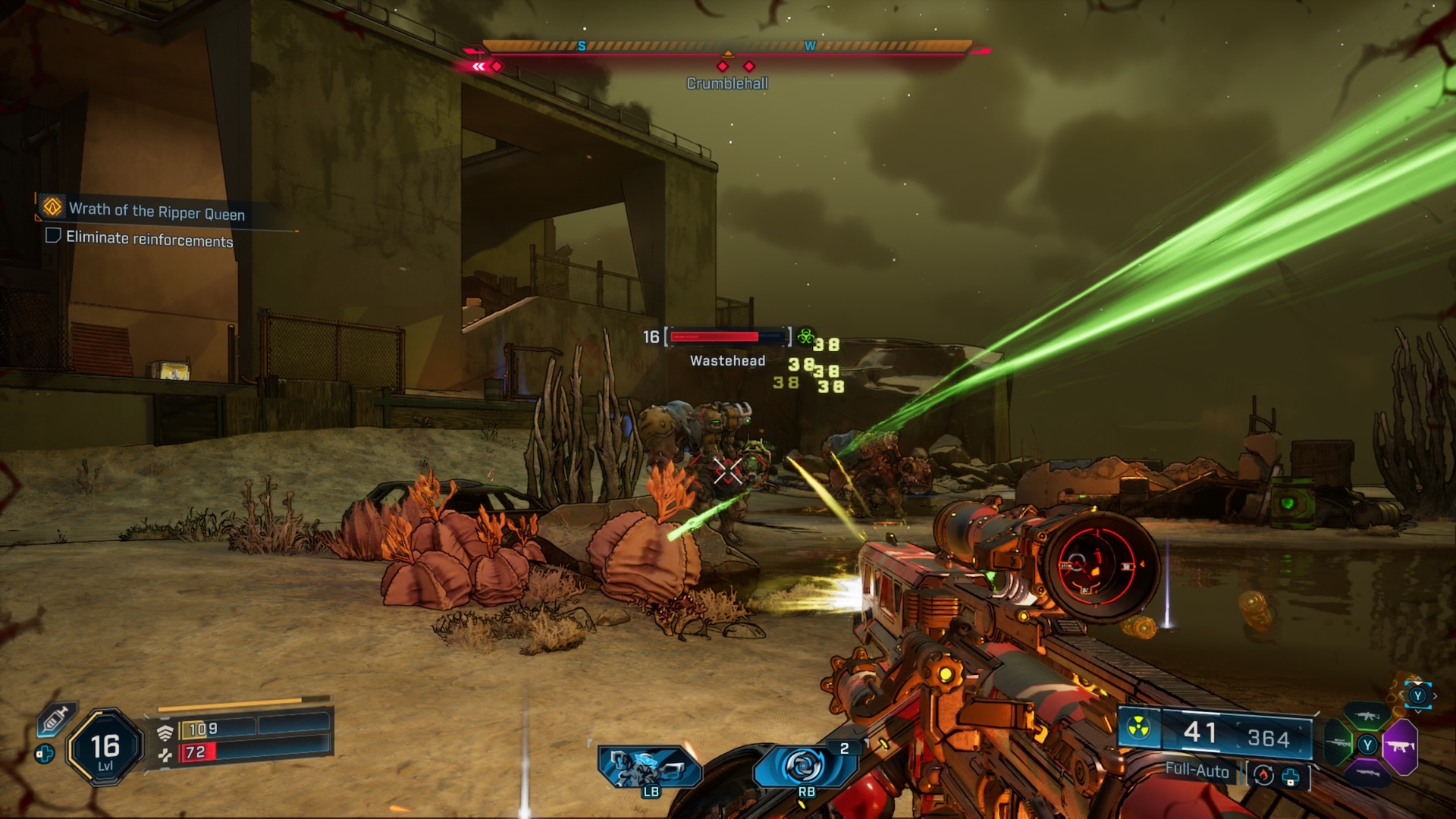This screenshot has width=1456, height=819.
Task: Switch to the green assault rifle slot
Action: point(1367,715)
